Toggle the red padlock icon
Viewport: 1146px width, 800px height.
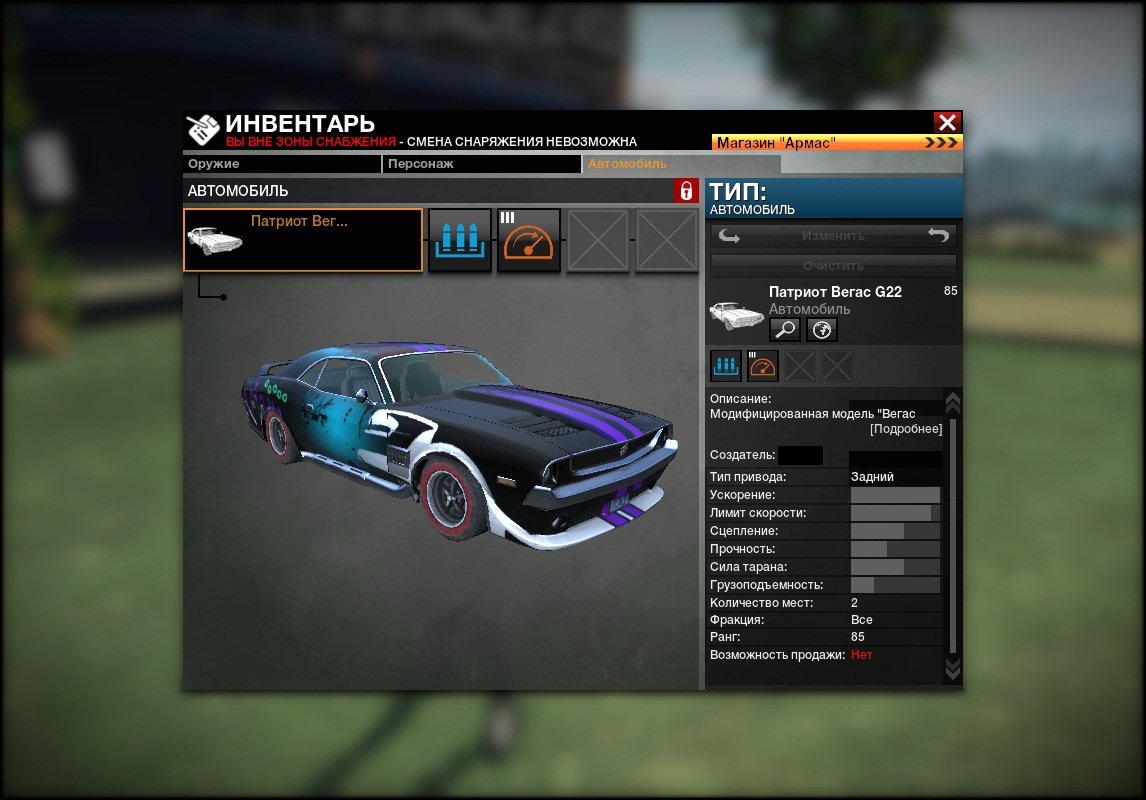coord(686,190)
